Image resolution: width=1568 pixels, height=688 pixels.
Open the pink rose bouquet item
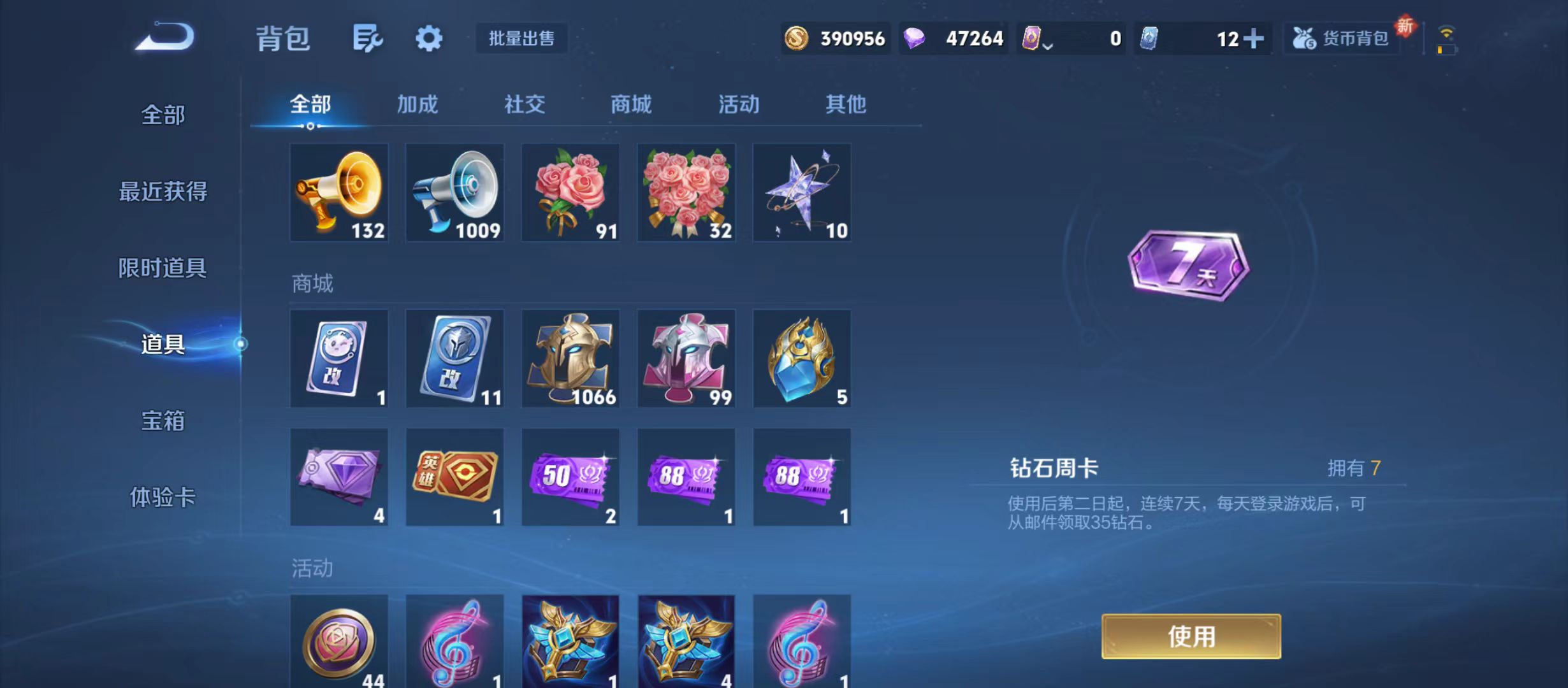(x=570, y=192)
